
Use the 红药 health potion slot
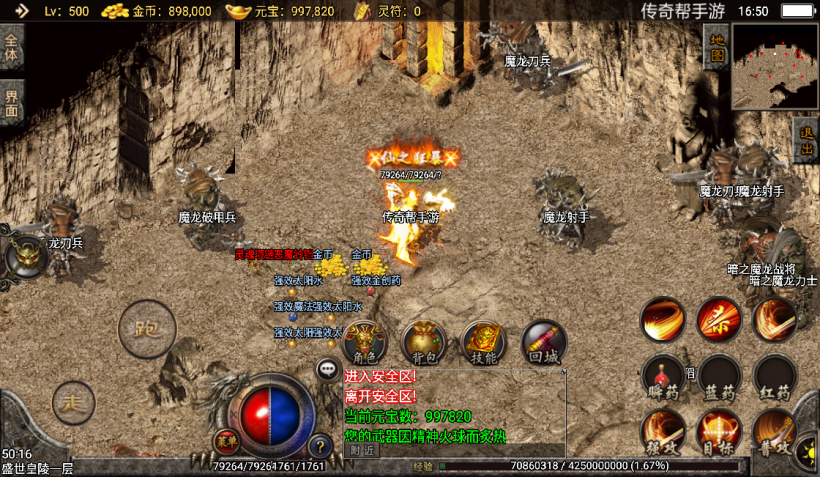776,377
